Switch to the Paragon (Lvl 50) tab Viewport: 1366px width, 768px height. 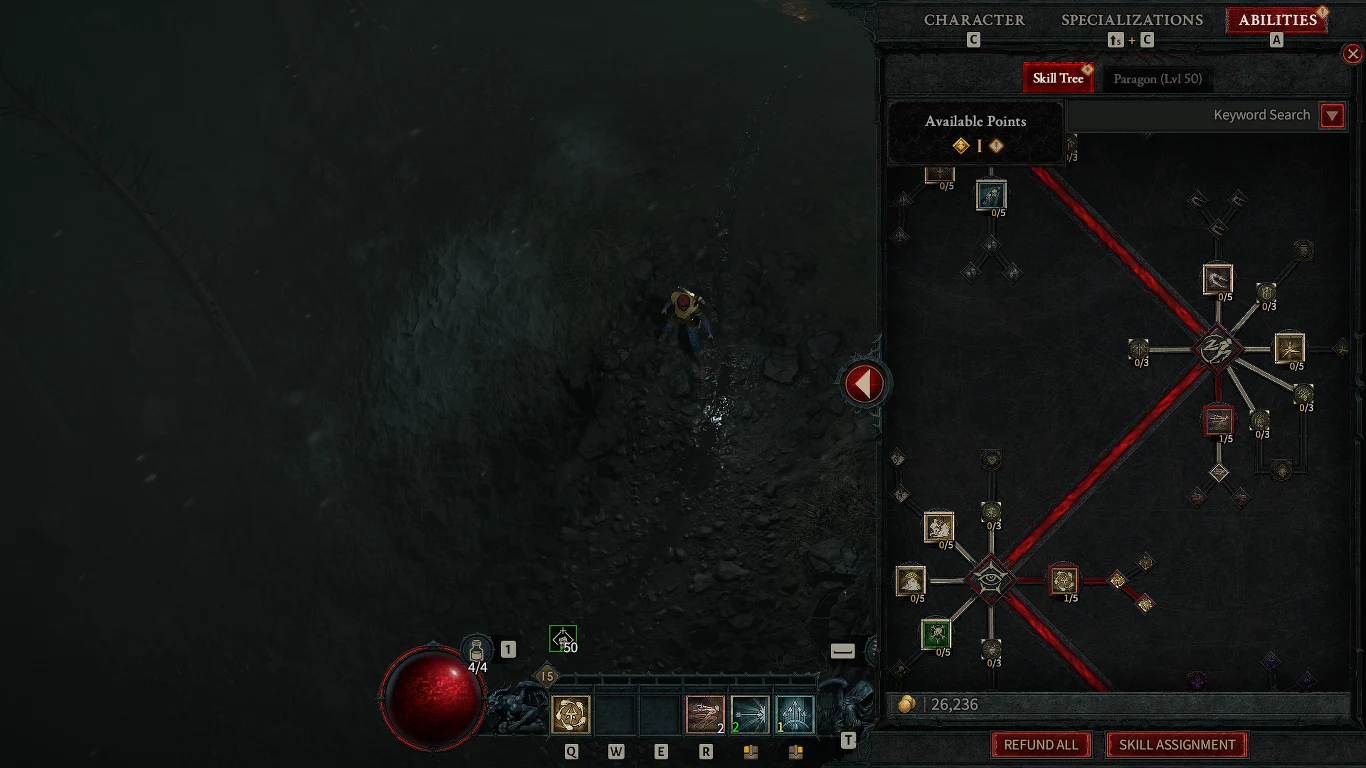[x=1158, y=78]
